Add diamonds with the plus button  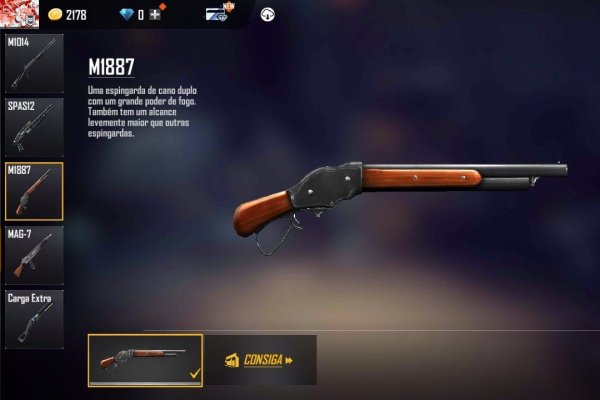point(155,15)
